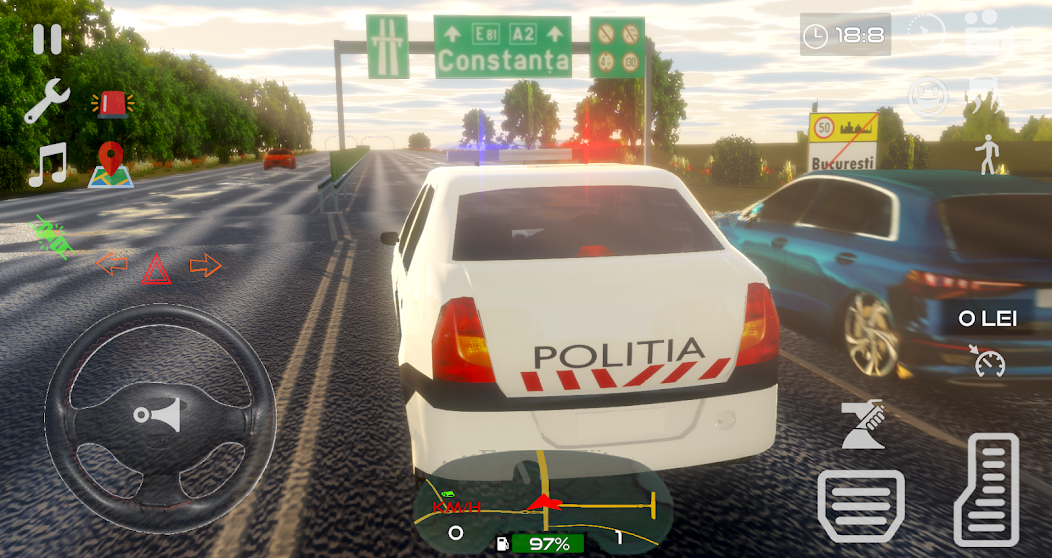Activate the hazard warning triangle
Screen dimensions: 1052x558
click(x=156, y=268)
